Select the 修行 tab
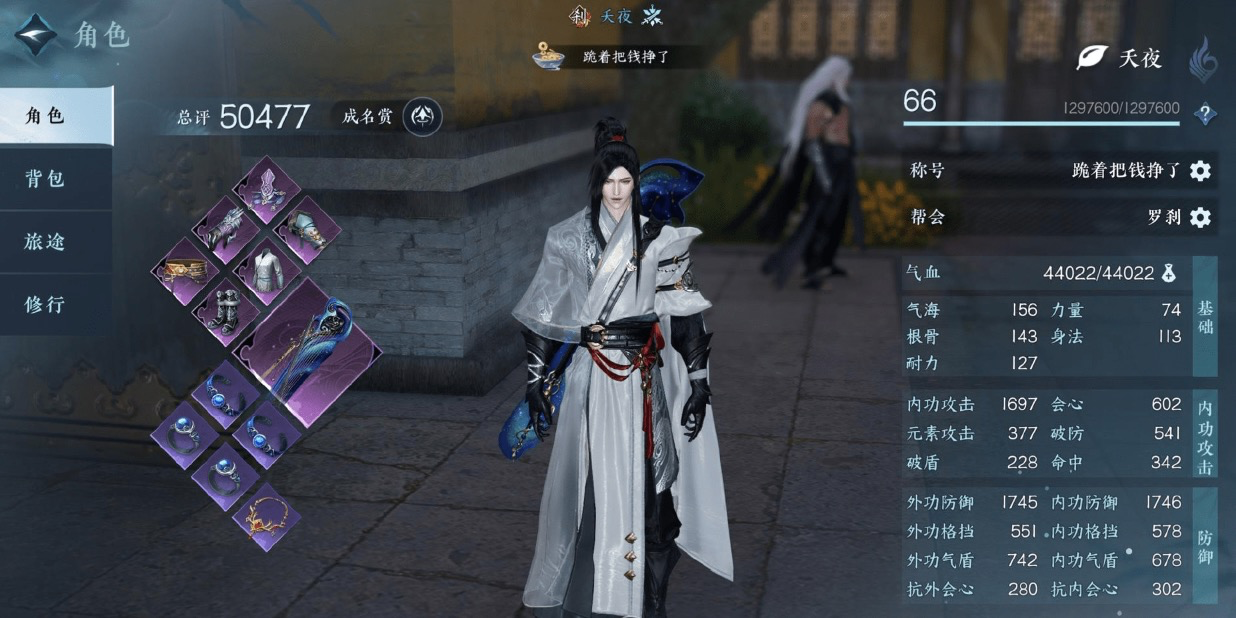The height and width of the screenshot is (618, 1236). click(x=46, y=305)
